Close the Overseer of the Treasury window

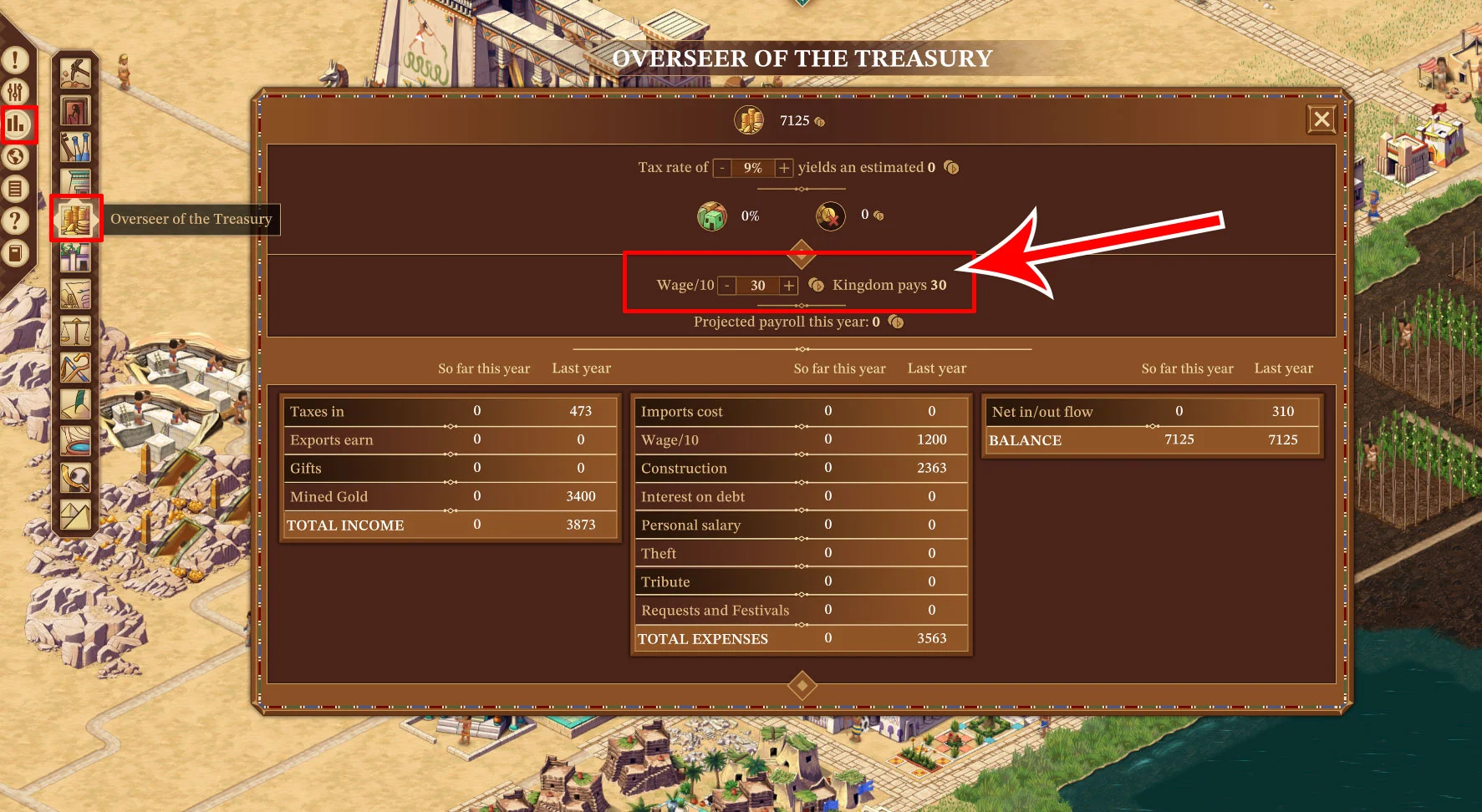point(1322,119)
